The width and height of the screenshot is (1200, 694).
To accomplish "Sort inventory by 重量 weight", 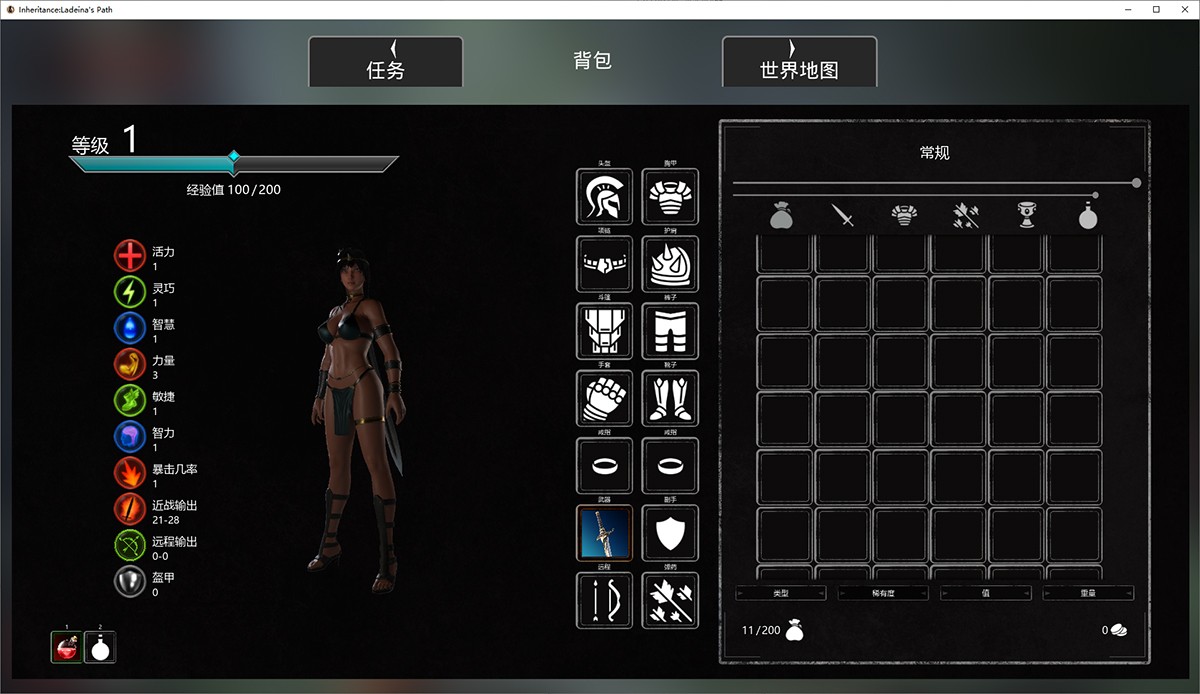I will point(1087,593).
